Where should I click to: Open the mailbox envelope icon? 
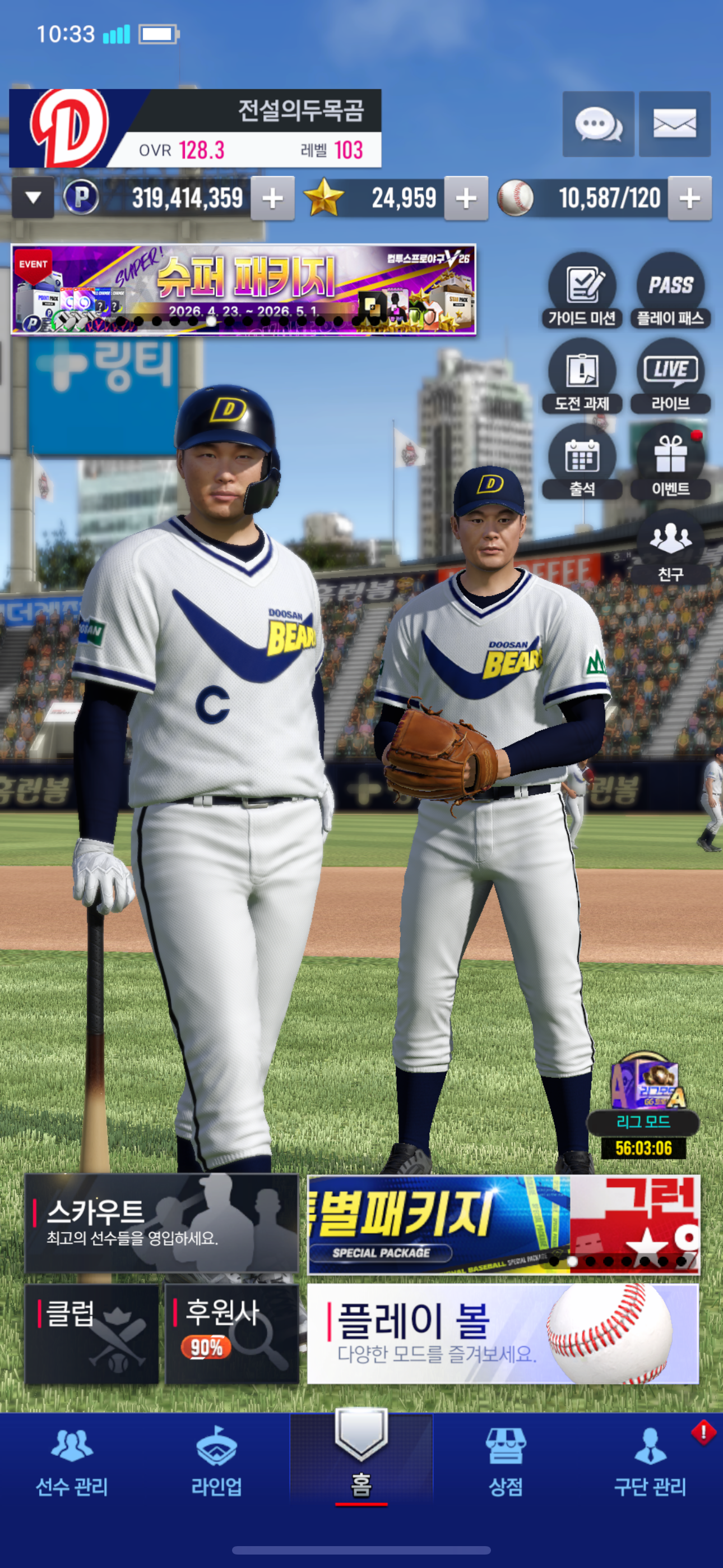[x=674, y=124]
